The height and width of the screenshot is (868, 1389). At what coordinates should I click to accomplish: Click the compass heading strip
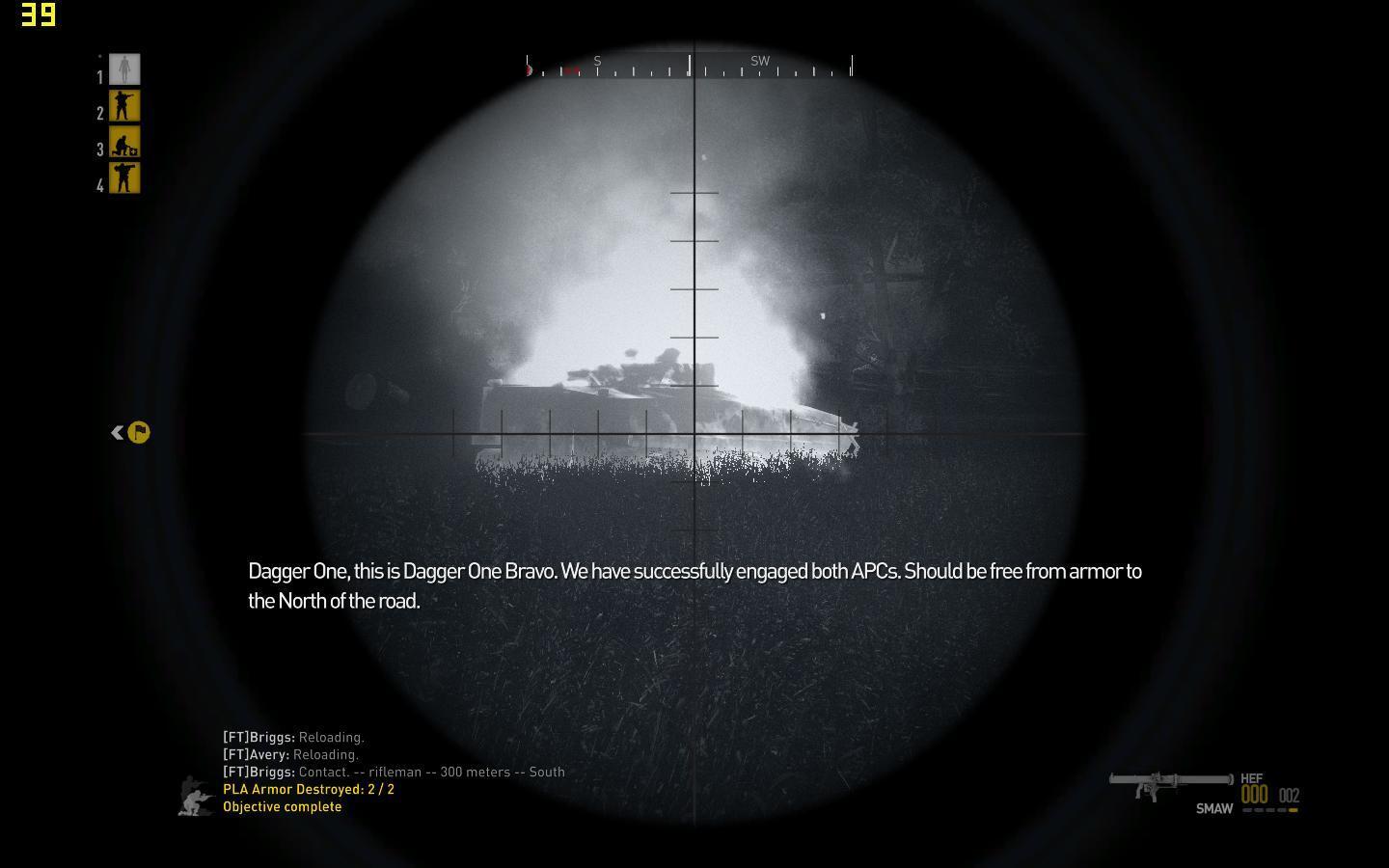[x=689, y=66]
